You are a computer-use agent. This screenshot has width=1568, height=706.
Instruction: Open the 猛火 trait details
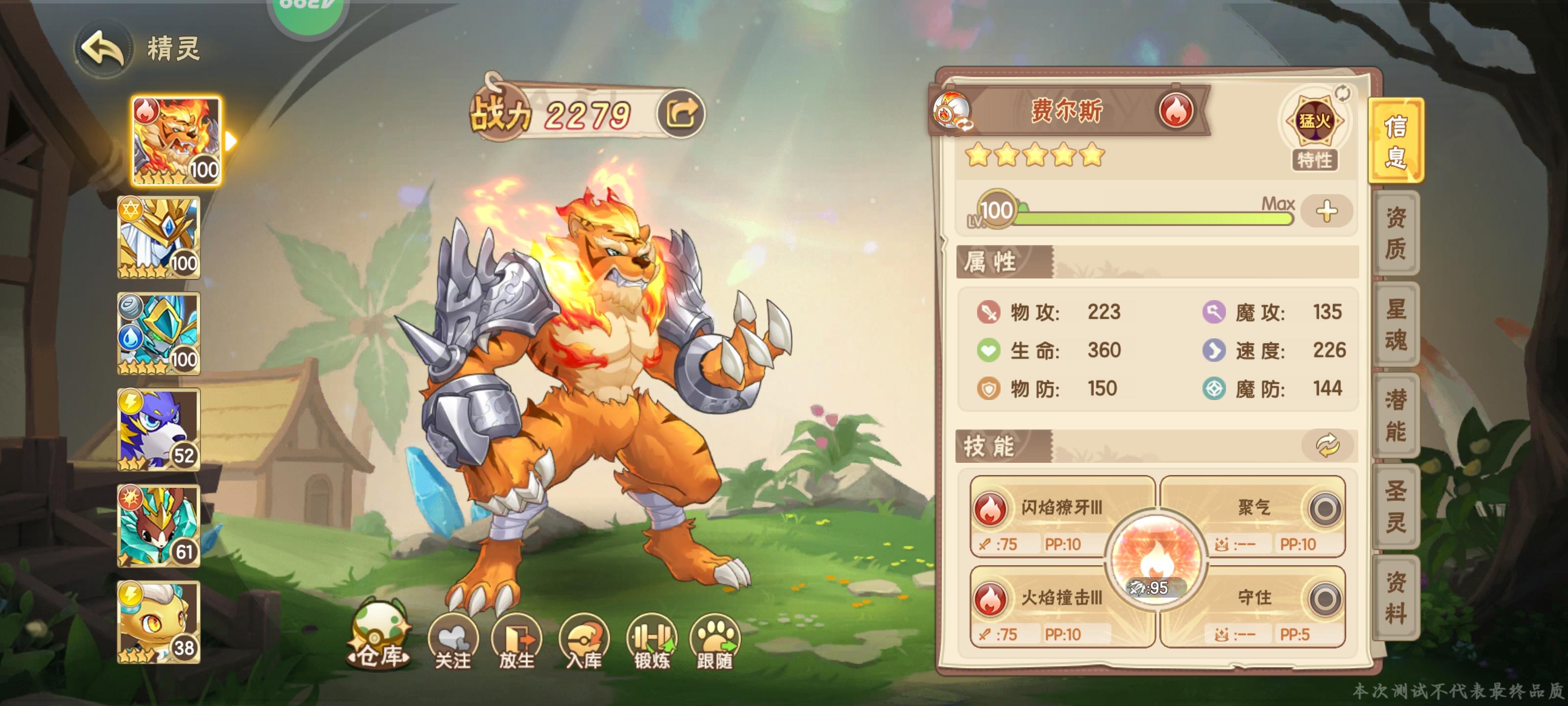coord(1314,122)
